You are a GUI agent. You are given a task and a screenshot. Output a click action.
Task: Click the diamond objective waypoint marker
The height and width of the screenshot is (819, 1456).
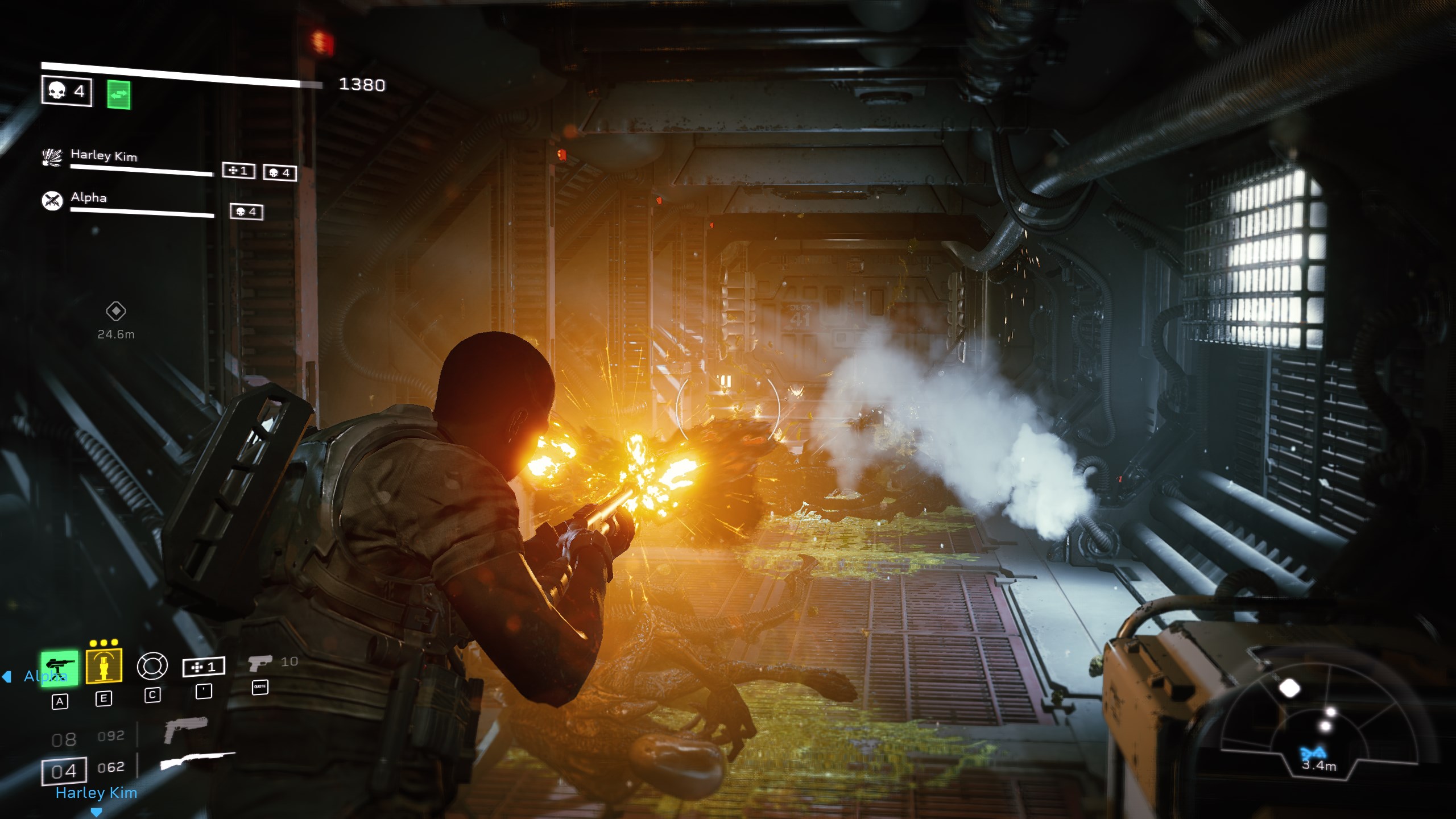[x=116, y=311]
